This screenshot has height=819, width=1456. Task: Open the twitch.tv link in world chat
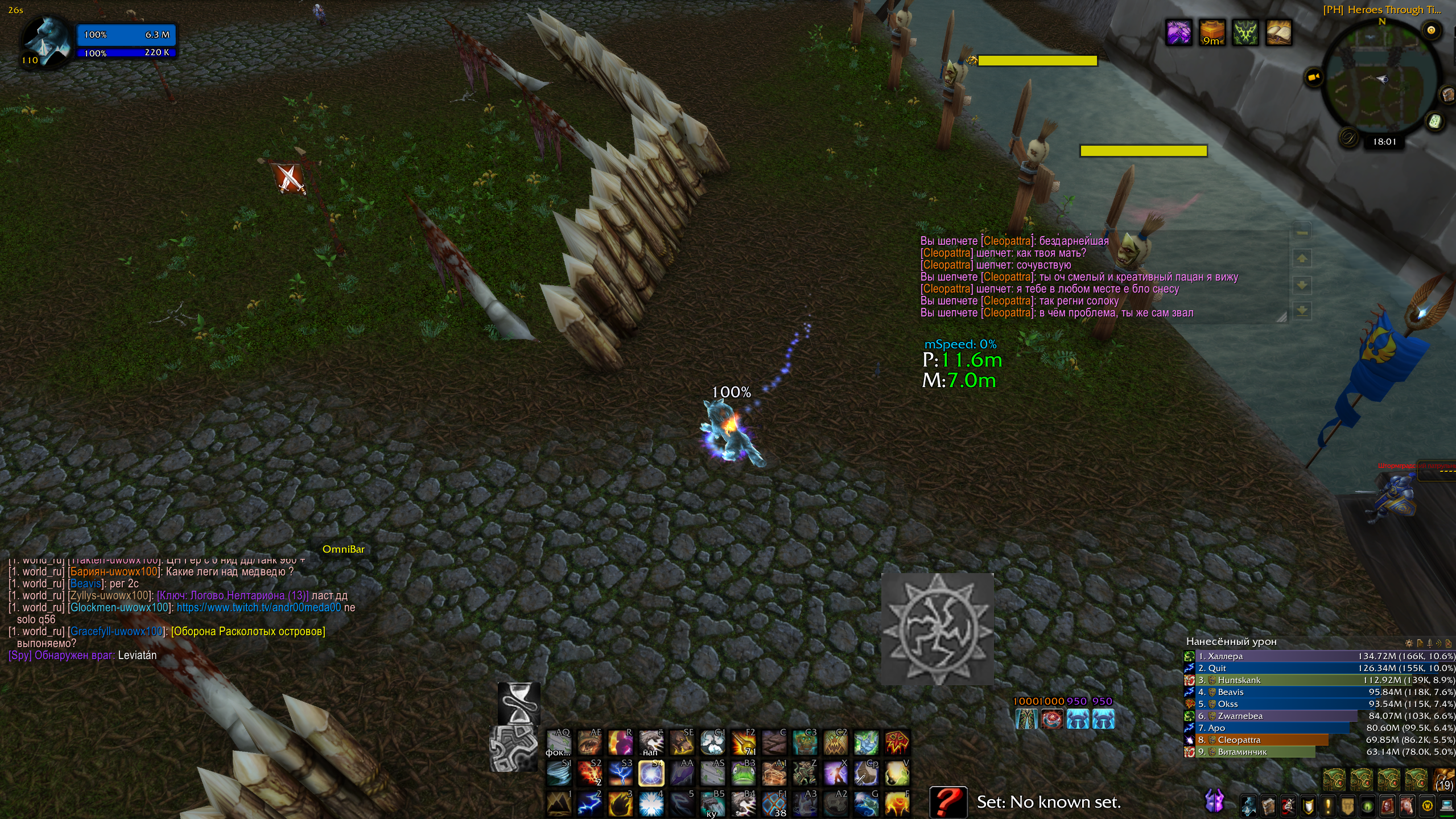click(x=259, y=607)
